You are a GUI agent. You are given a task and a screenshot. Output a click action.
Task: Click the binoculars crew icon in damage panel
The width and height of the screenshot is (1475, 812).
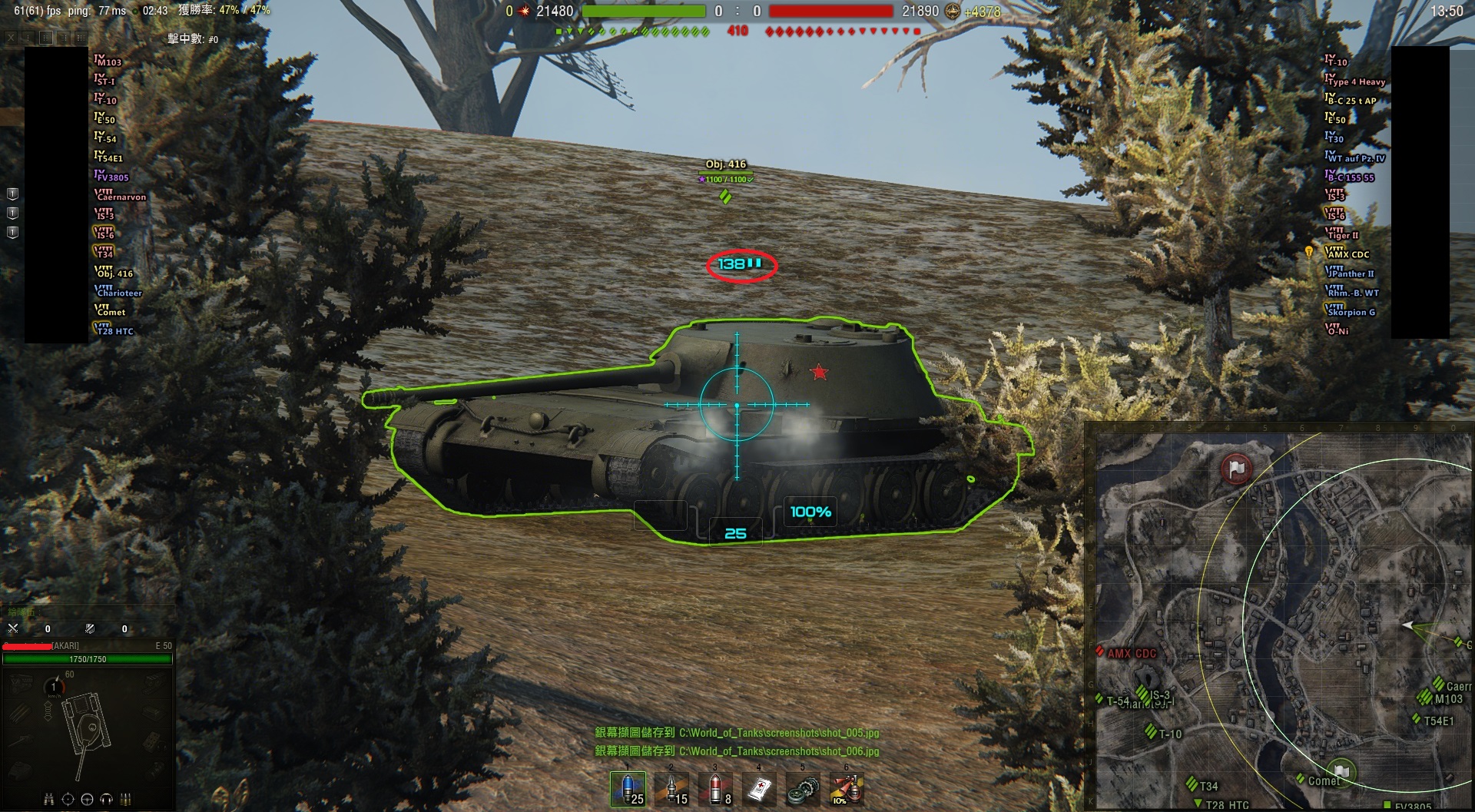click(x=49, y=800)
